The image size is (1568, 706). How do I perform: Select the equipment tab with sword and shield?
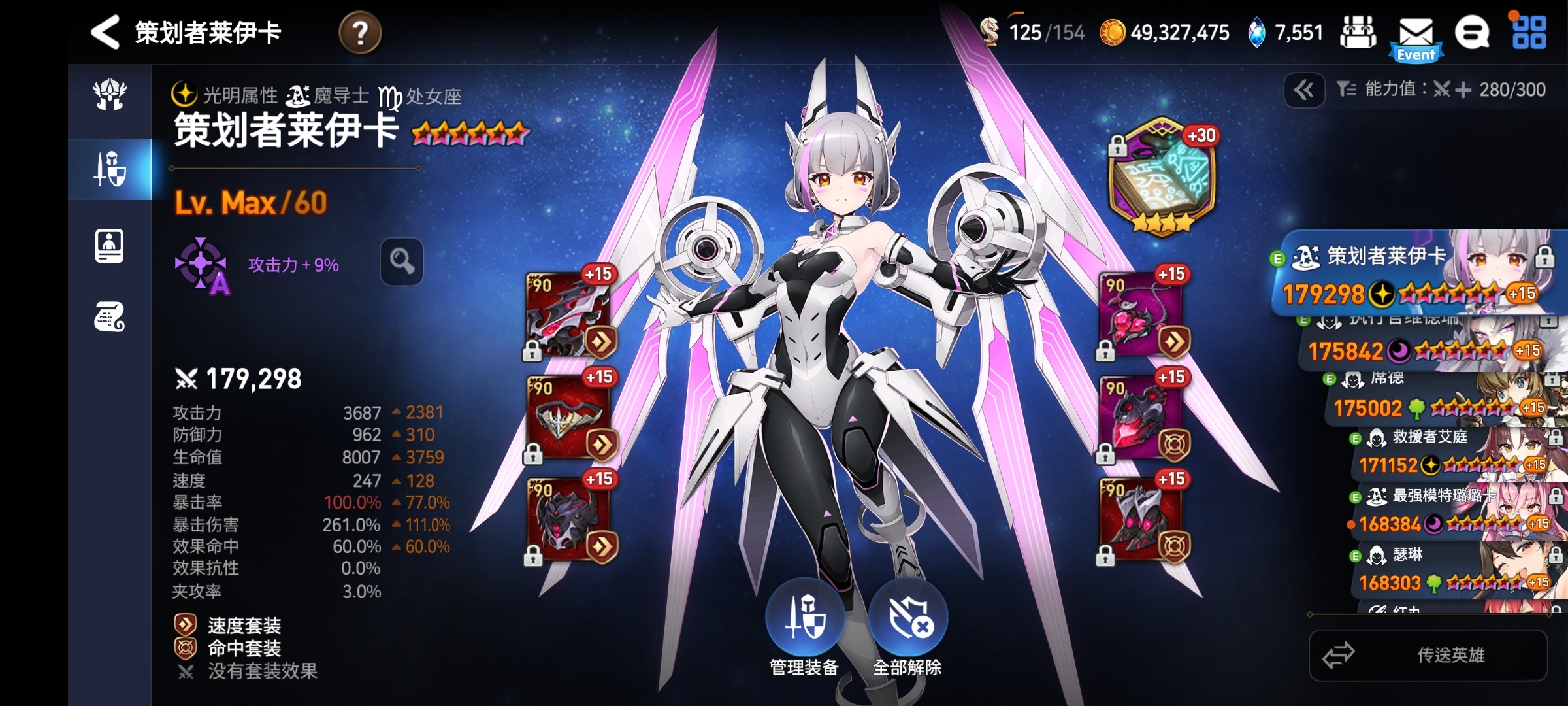click(x=110, y=169)
